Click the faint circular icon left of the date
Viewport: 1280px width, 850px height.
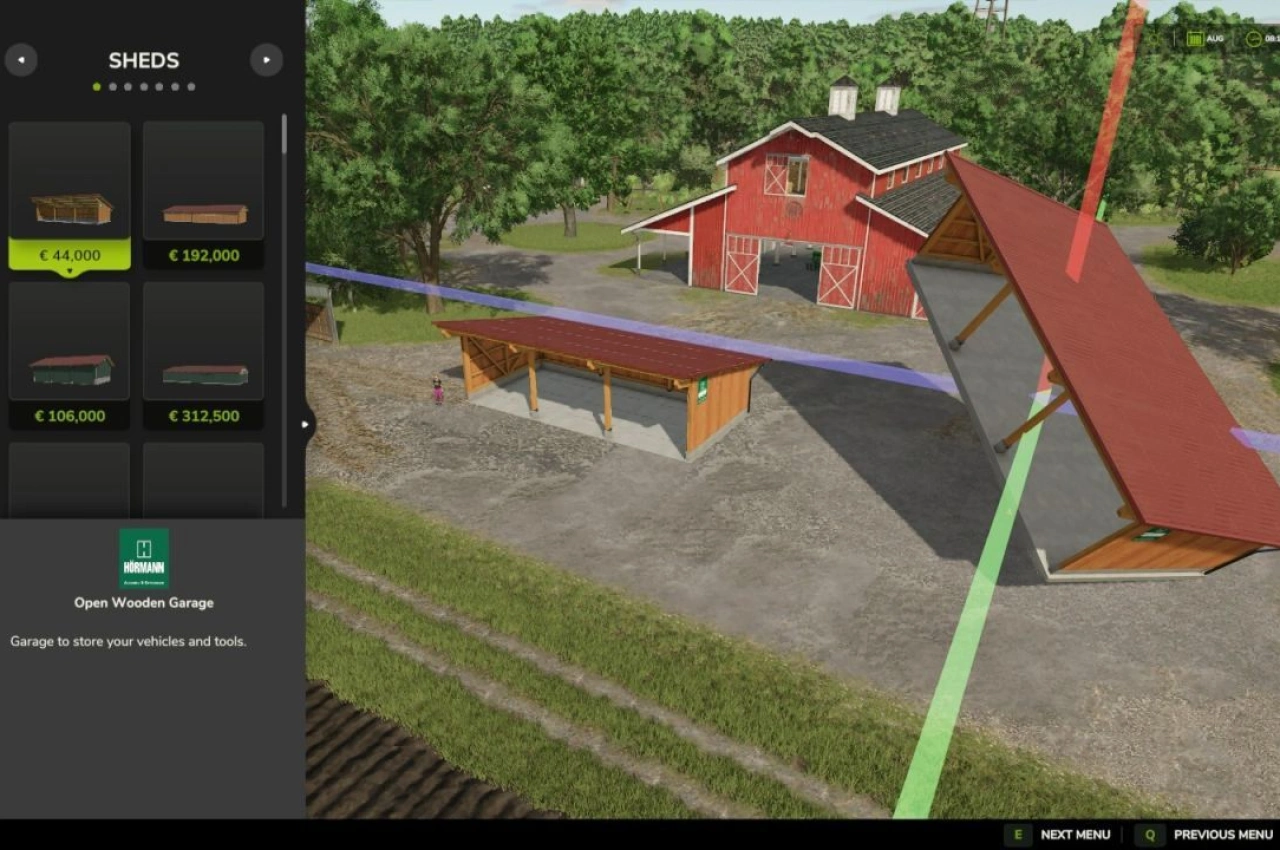[x=1152, y=38]
